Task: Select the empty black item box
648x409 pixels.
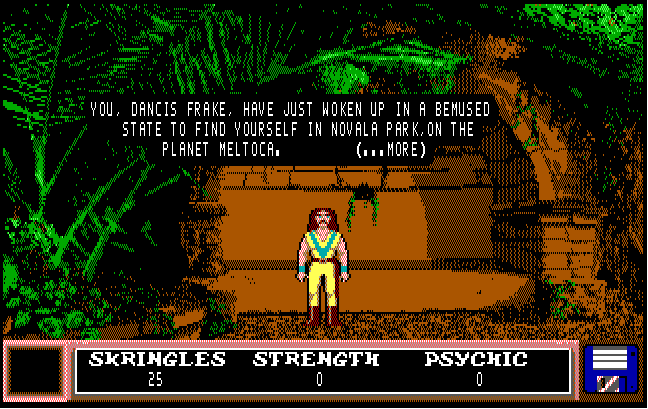Action: click(x=34, y=371)
